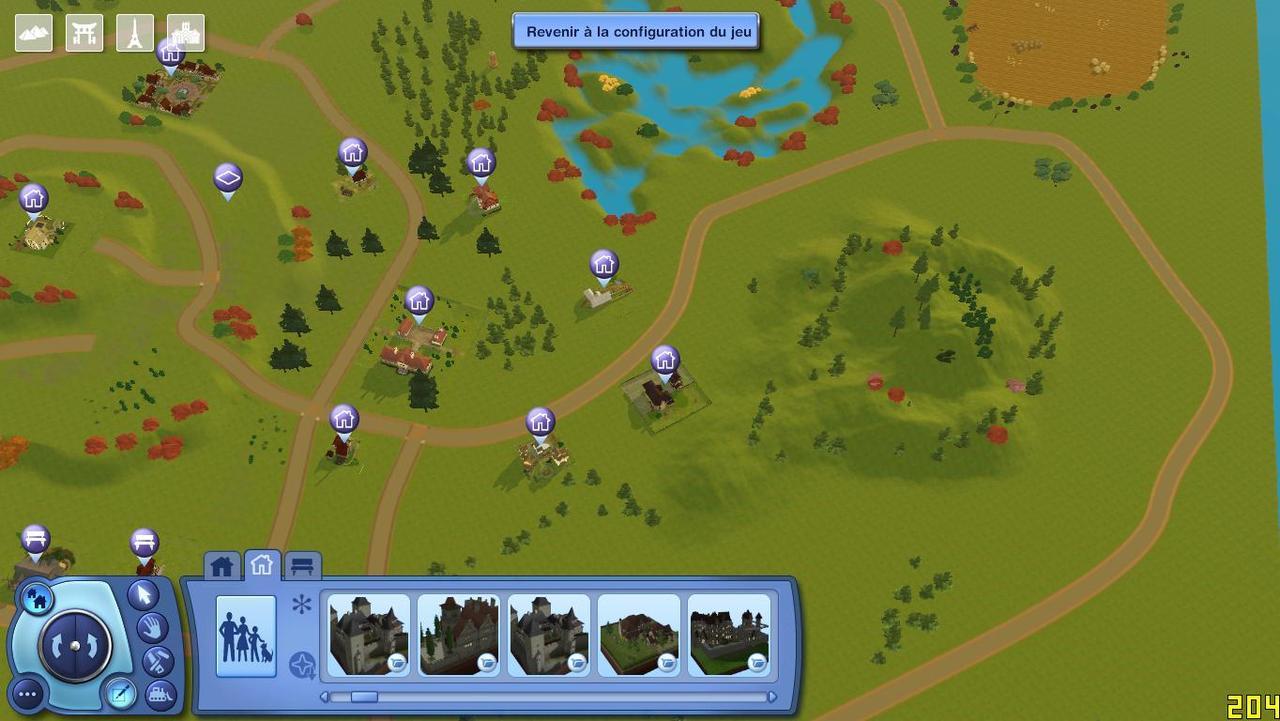
Task: Select the family with dog household button
Action: click(x=246, y=636)
